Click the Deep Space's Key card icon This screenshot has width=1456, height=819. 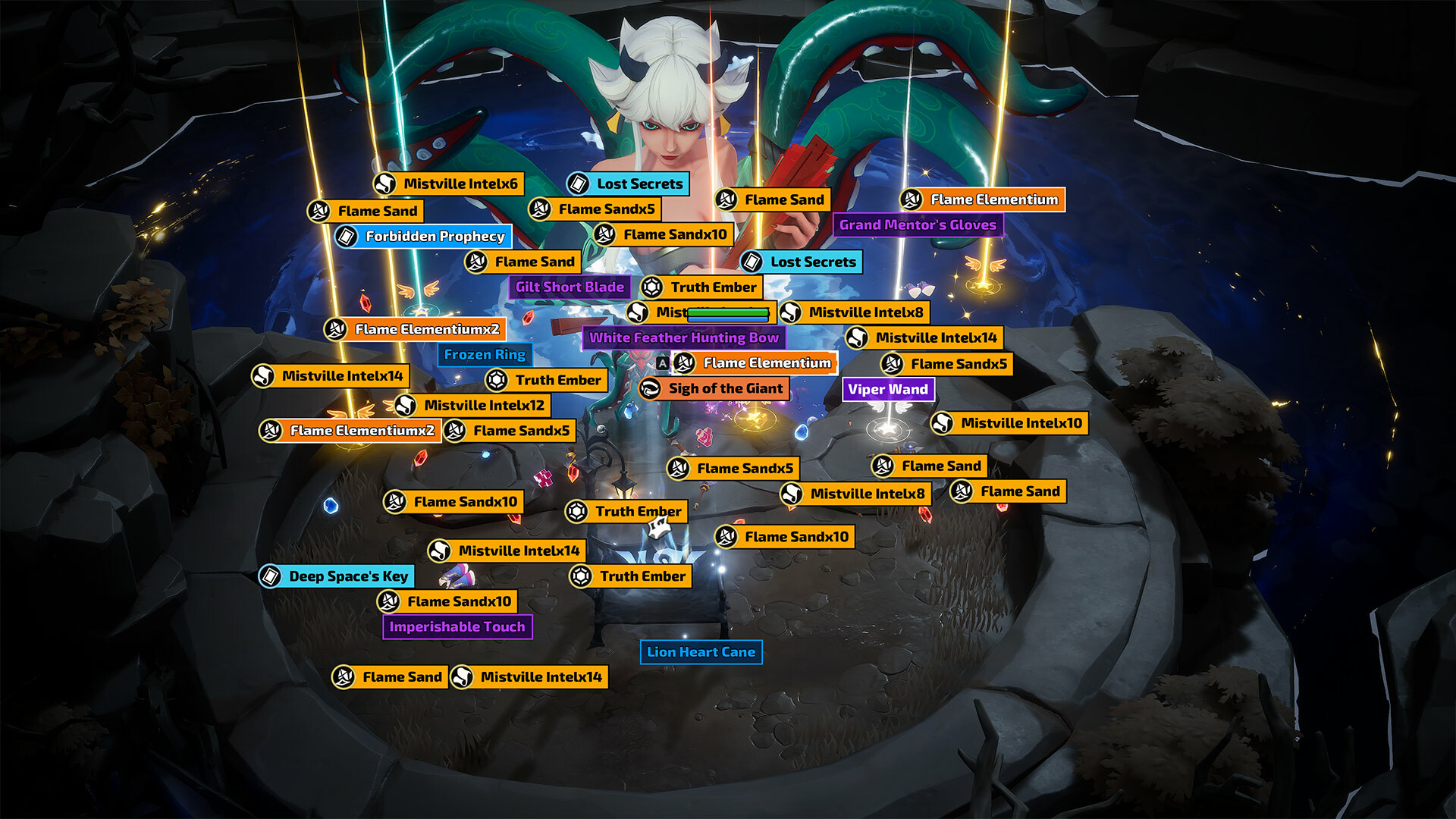click(x=271, y=576)
